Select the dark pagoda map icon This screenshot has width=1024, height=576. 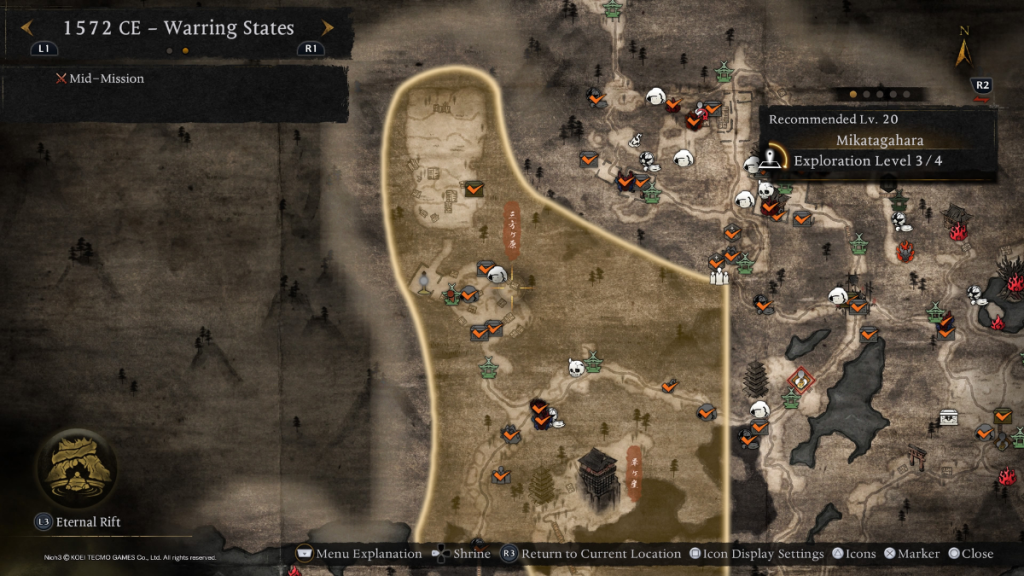click(756, 380)
